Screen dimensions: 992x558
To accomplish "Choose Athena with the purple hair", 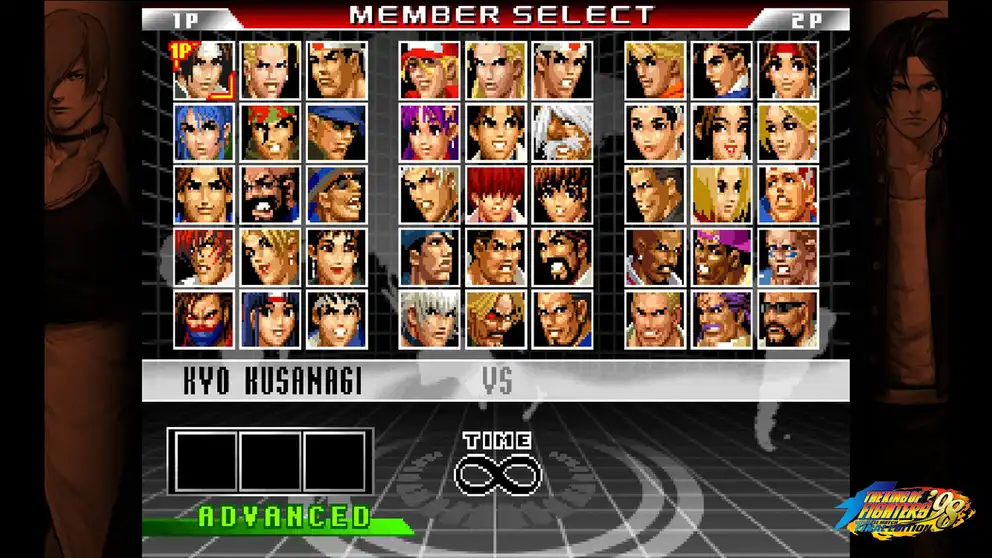I will [x=430, y=133].
